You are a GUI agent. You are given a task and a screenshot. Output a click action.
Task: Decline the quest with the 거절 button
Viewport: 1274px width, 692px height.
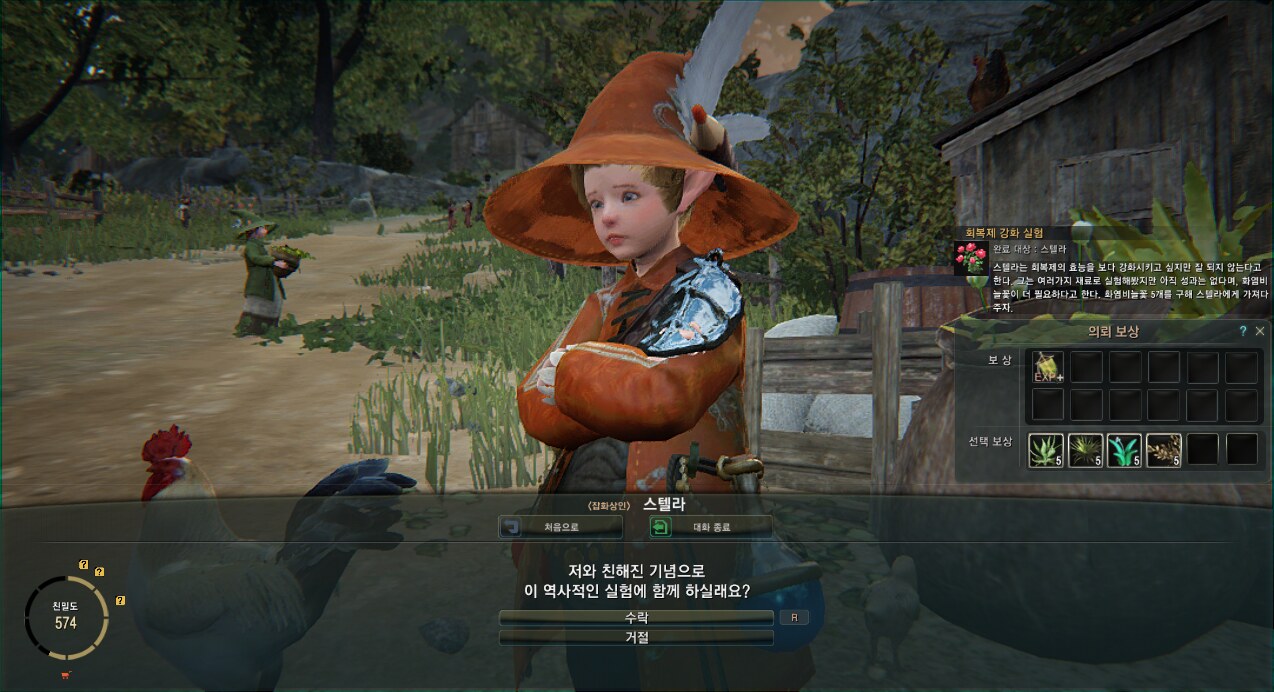(x=636, y=637)
